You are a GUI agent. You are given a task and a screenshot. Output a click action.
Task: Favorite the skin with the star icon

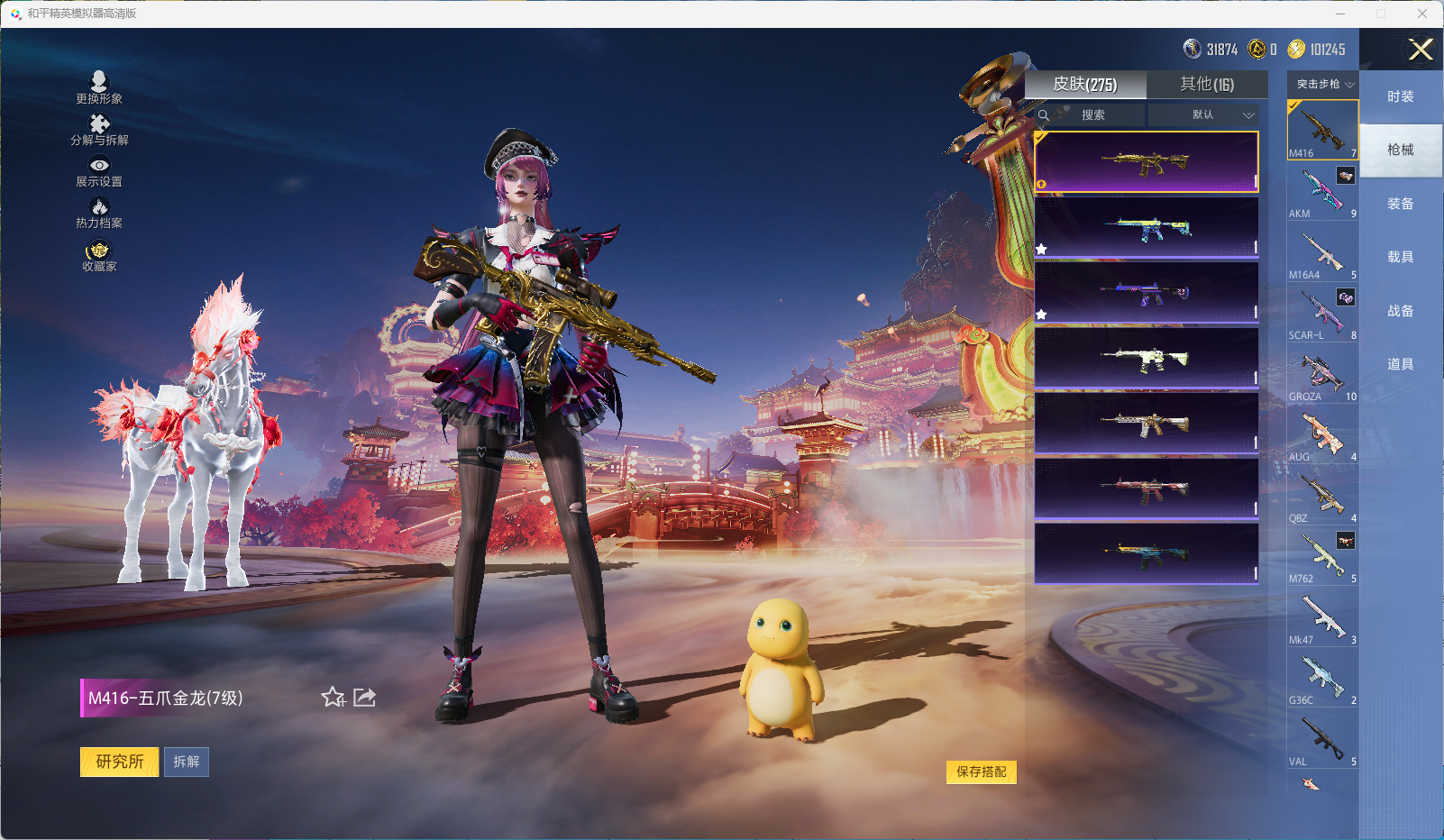(333, 697)
